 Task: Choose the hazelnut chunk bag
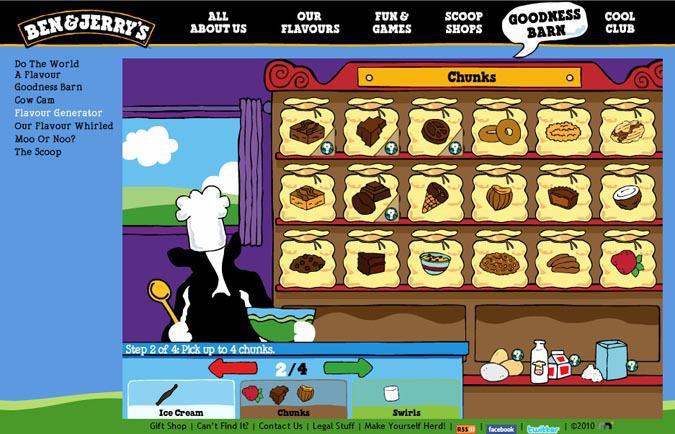tap(499, 194)
